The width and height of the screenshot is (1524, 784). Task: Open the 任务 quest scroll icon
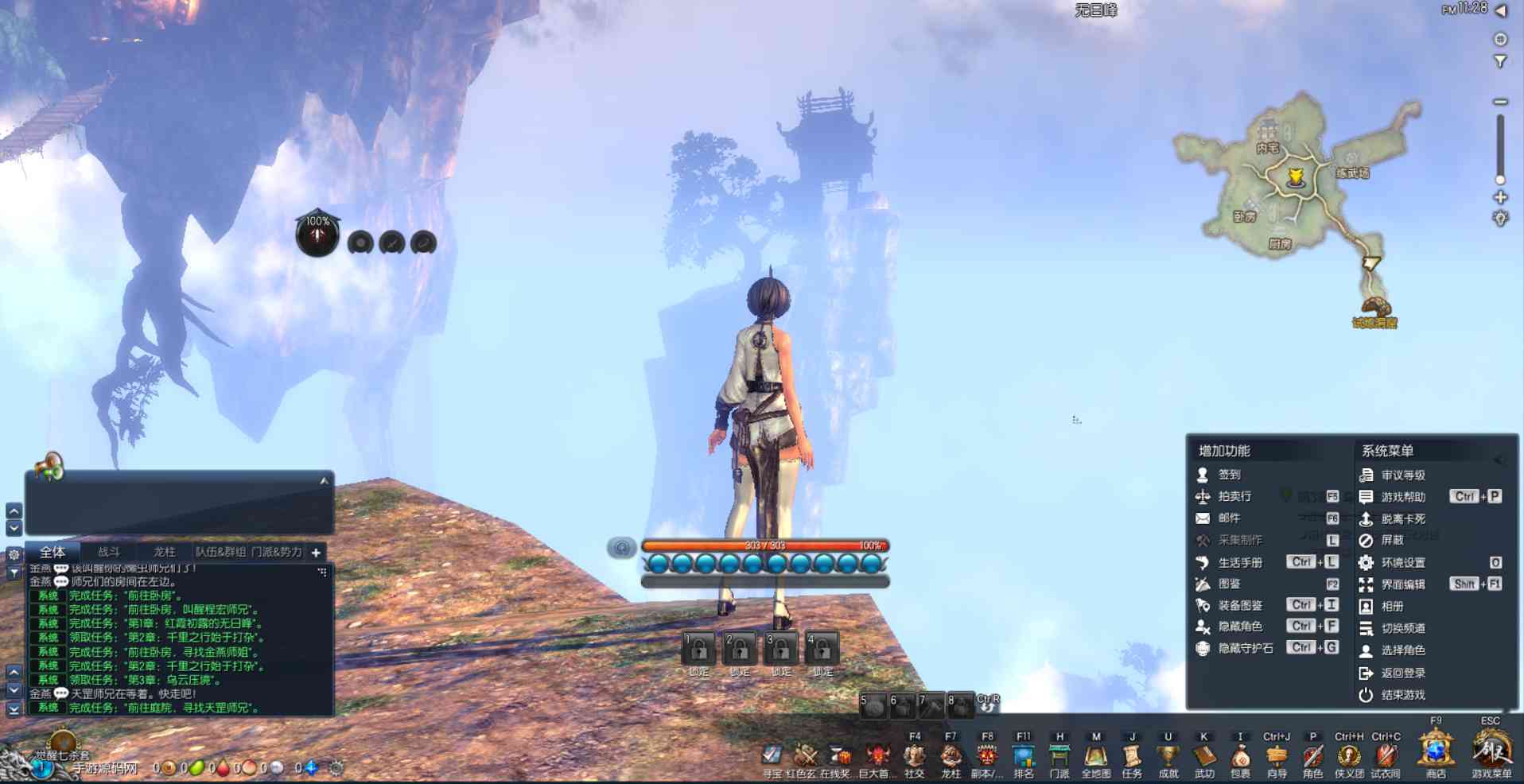[1132, 756]
